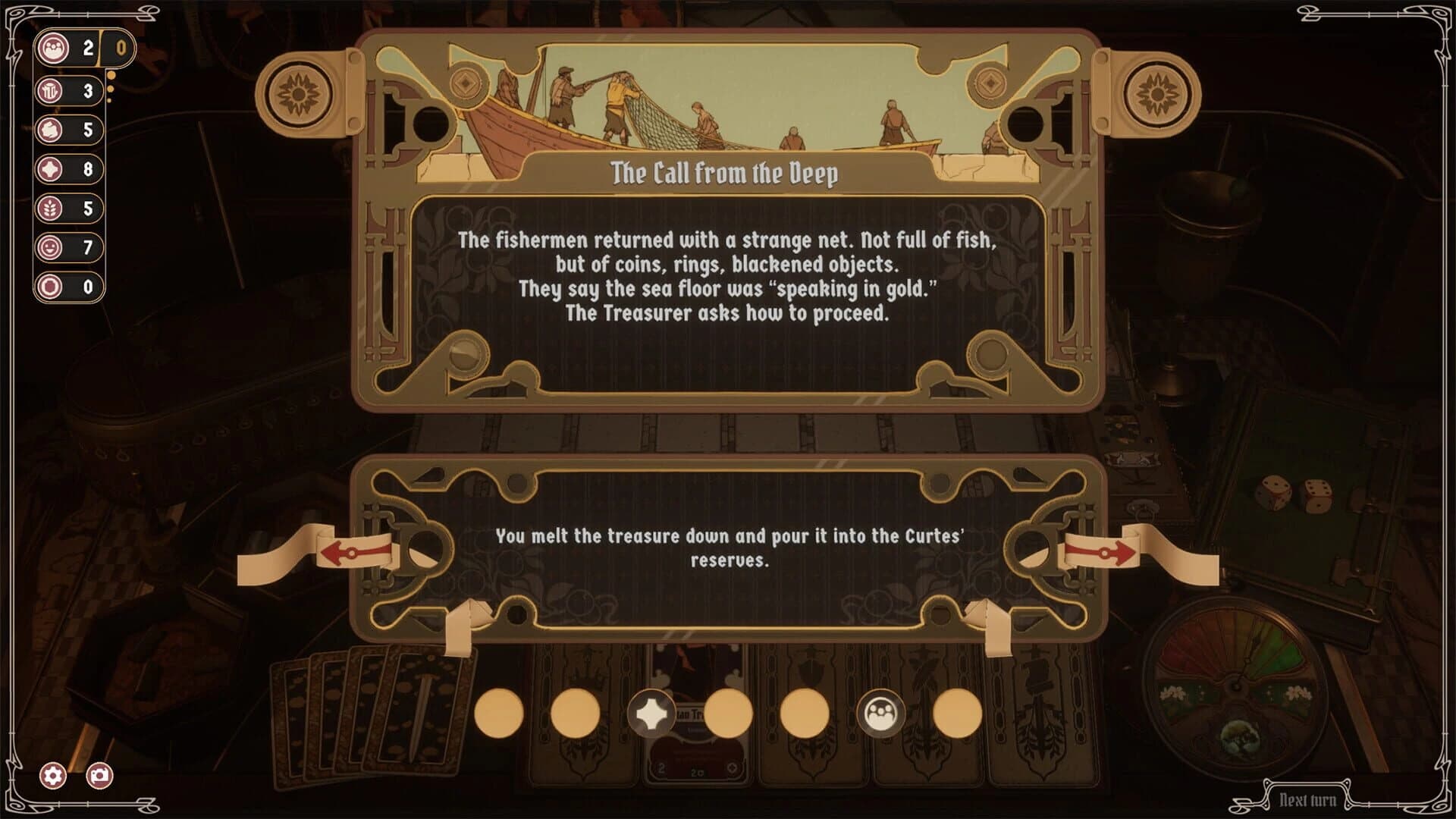The height and width of the screenshot is (819, 1456).
Task: Toggle the people choice token on the card row
Action: point(880,713)
